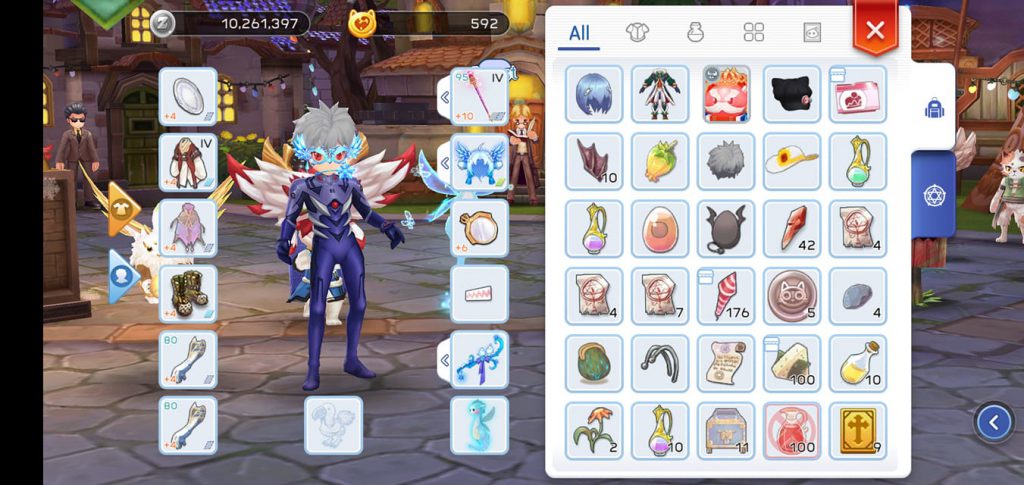Choose the firework rocket stack of 176
The width and height of the screenshot is (1024, 485).
(x=726, y=295)
